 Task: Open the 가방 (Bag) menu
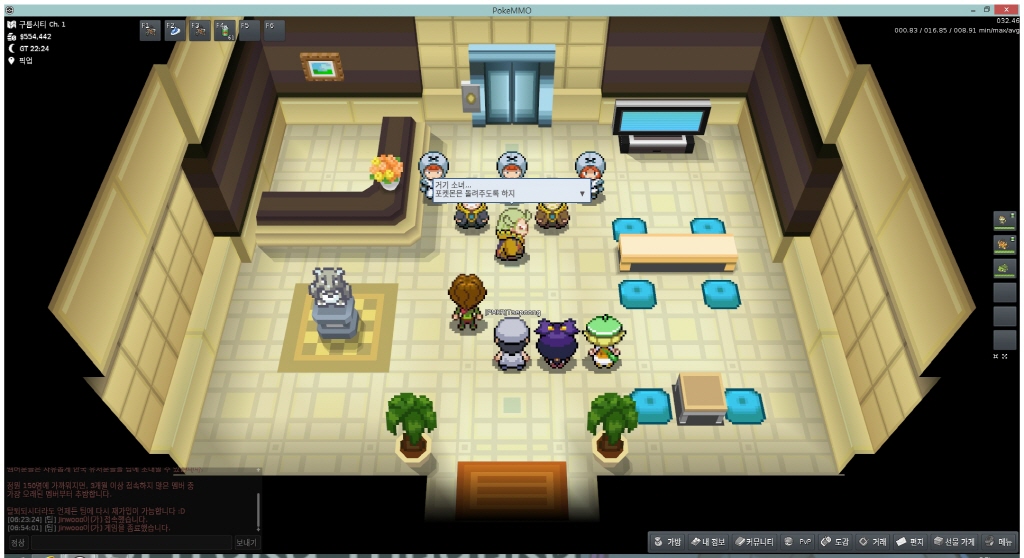coord(668,541)
